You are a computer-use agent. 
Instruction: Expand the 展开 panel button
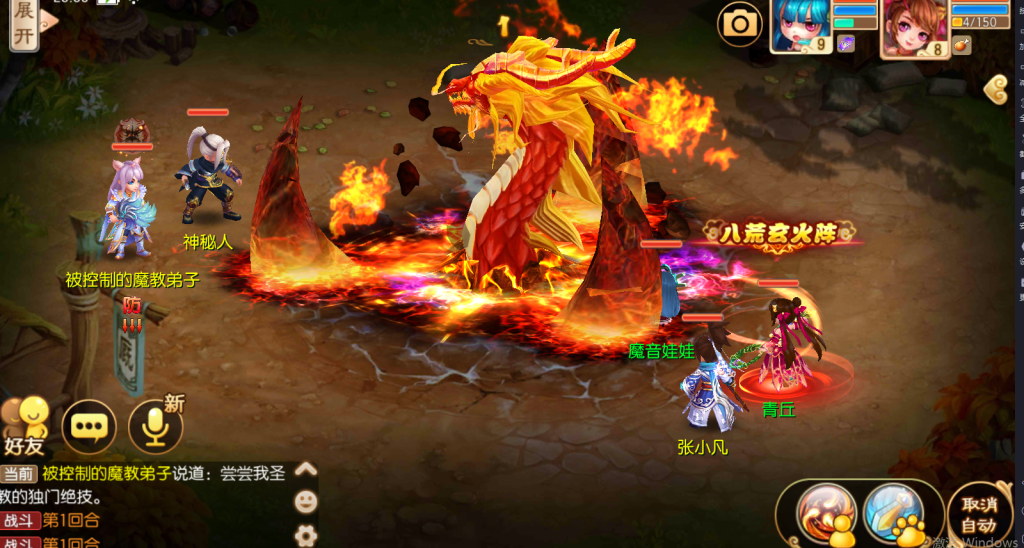pyautogui.click(x=24, y=22)
